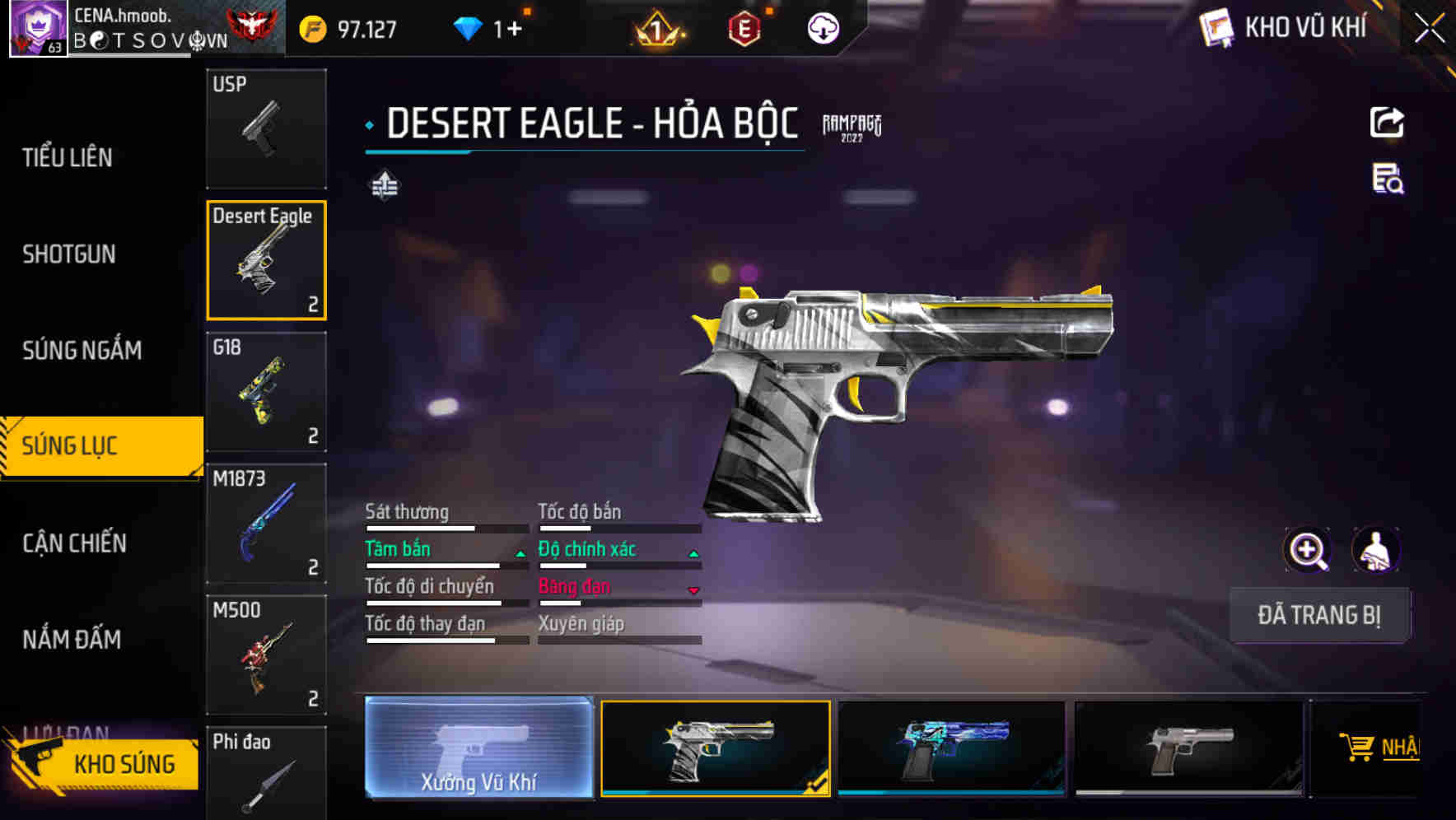Switch to the TIỂU LIÊN weapon category
Image resolution: width=1456 pixels, height=820 pixels.
pyautogui.click(x=68, y=157)
